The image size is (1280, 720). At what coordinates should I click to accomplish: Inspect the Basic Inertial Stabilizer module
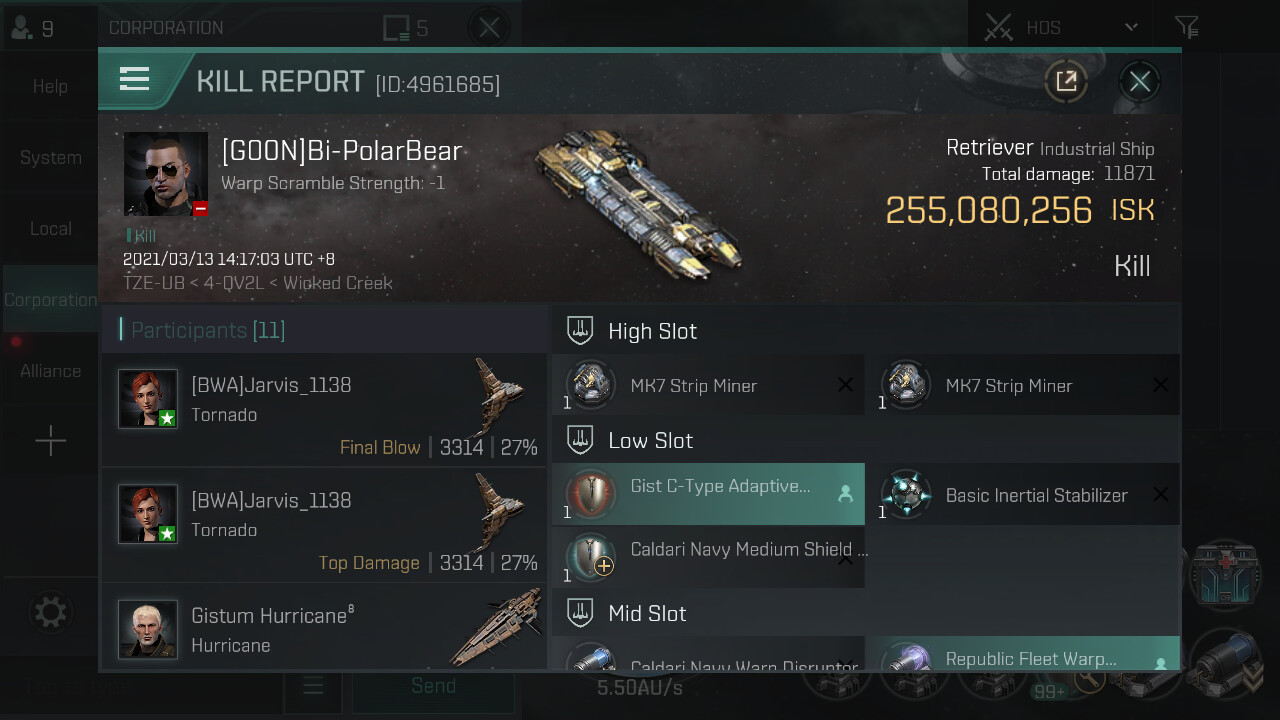1022,494
